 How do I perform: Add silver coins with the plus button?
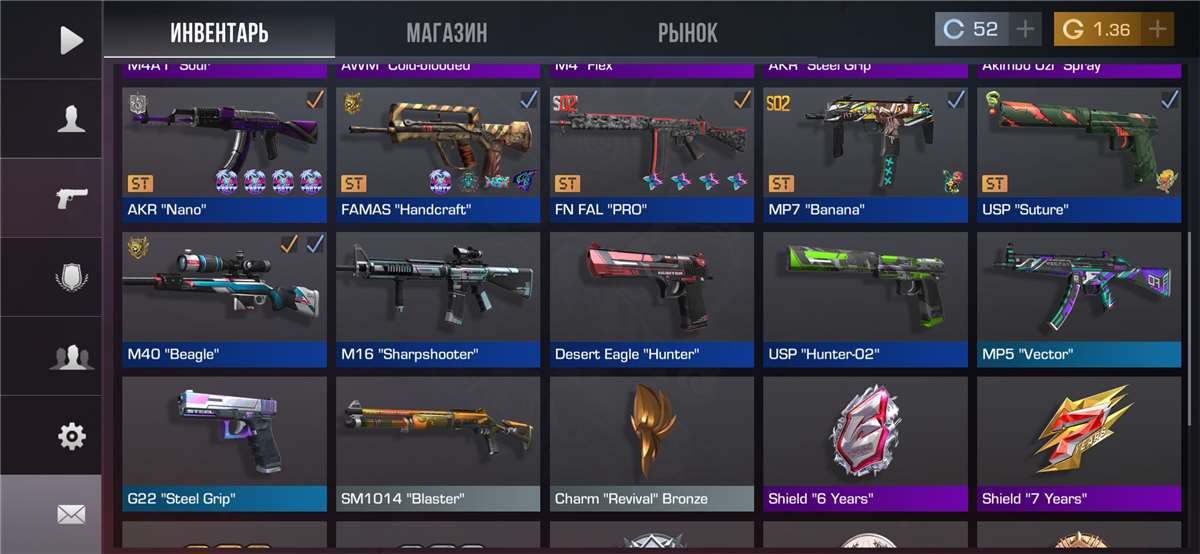(x=1025, y=29)
